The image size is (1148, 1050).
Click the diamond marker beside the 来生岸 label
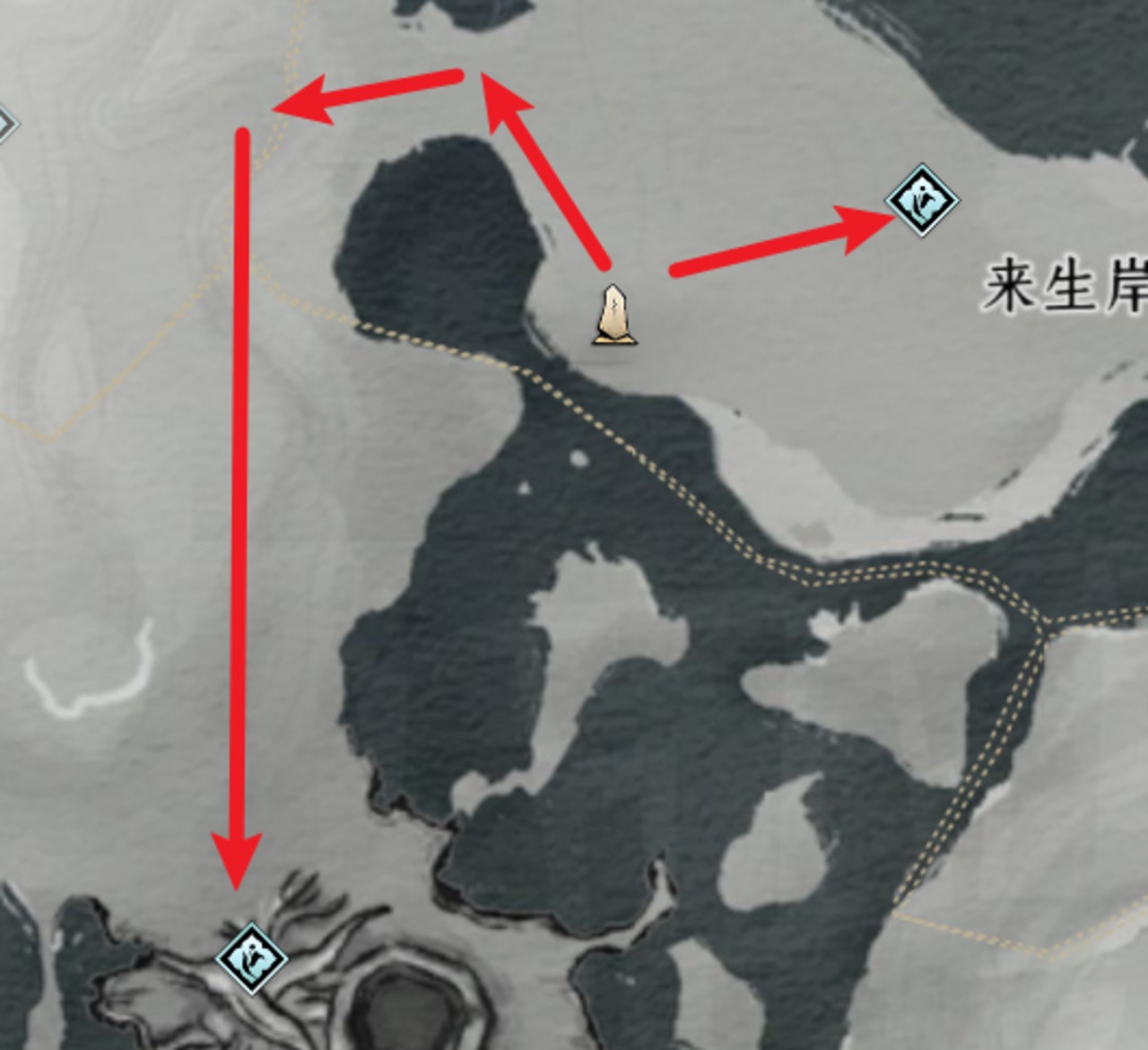[x=922, y=200]
